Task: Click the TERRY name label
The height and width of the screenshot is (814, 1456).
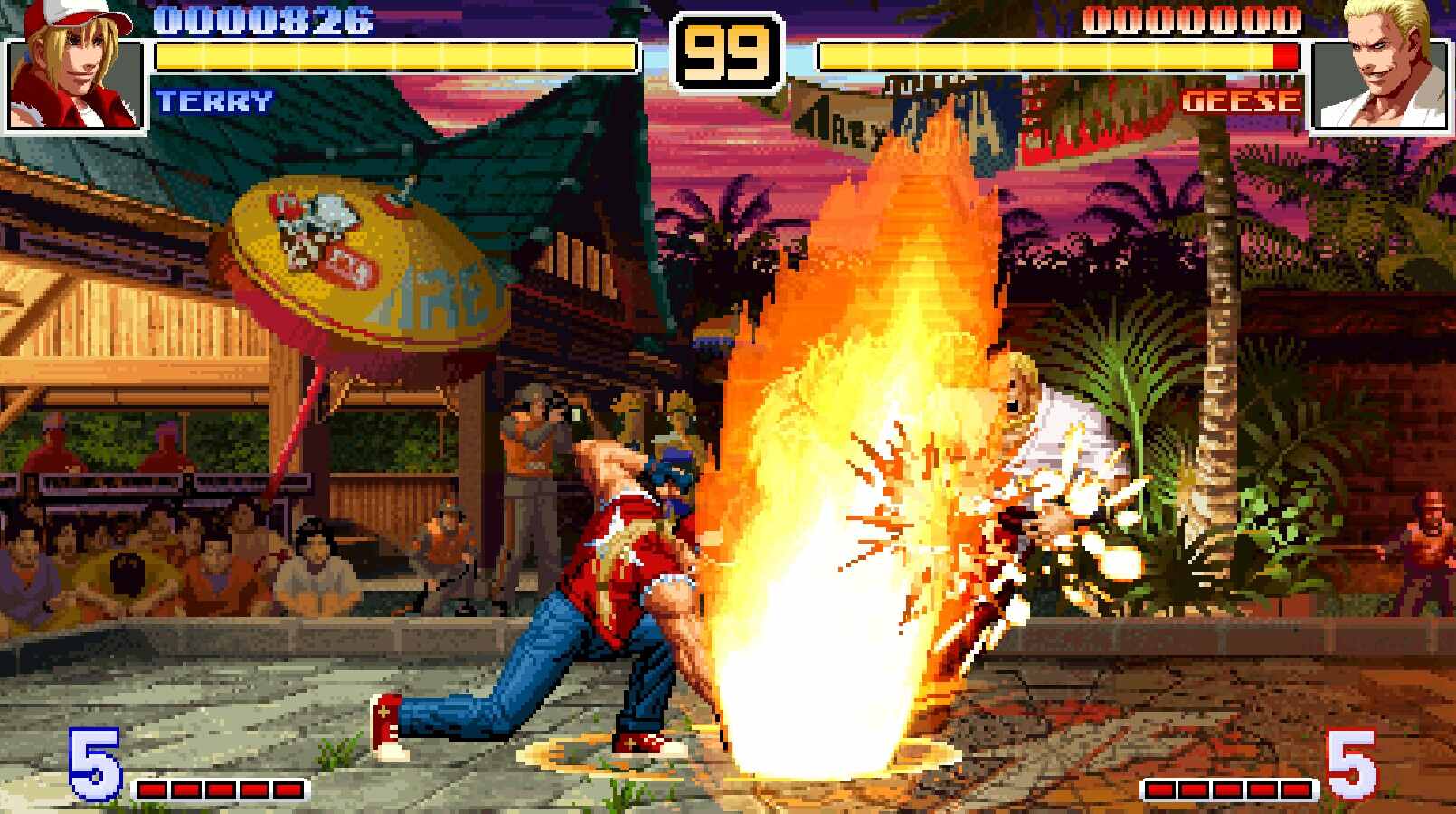Action: (x=214, y=102)
